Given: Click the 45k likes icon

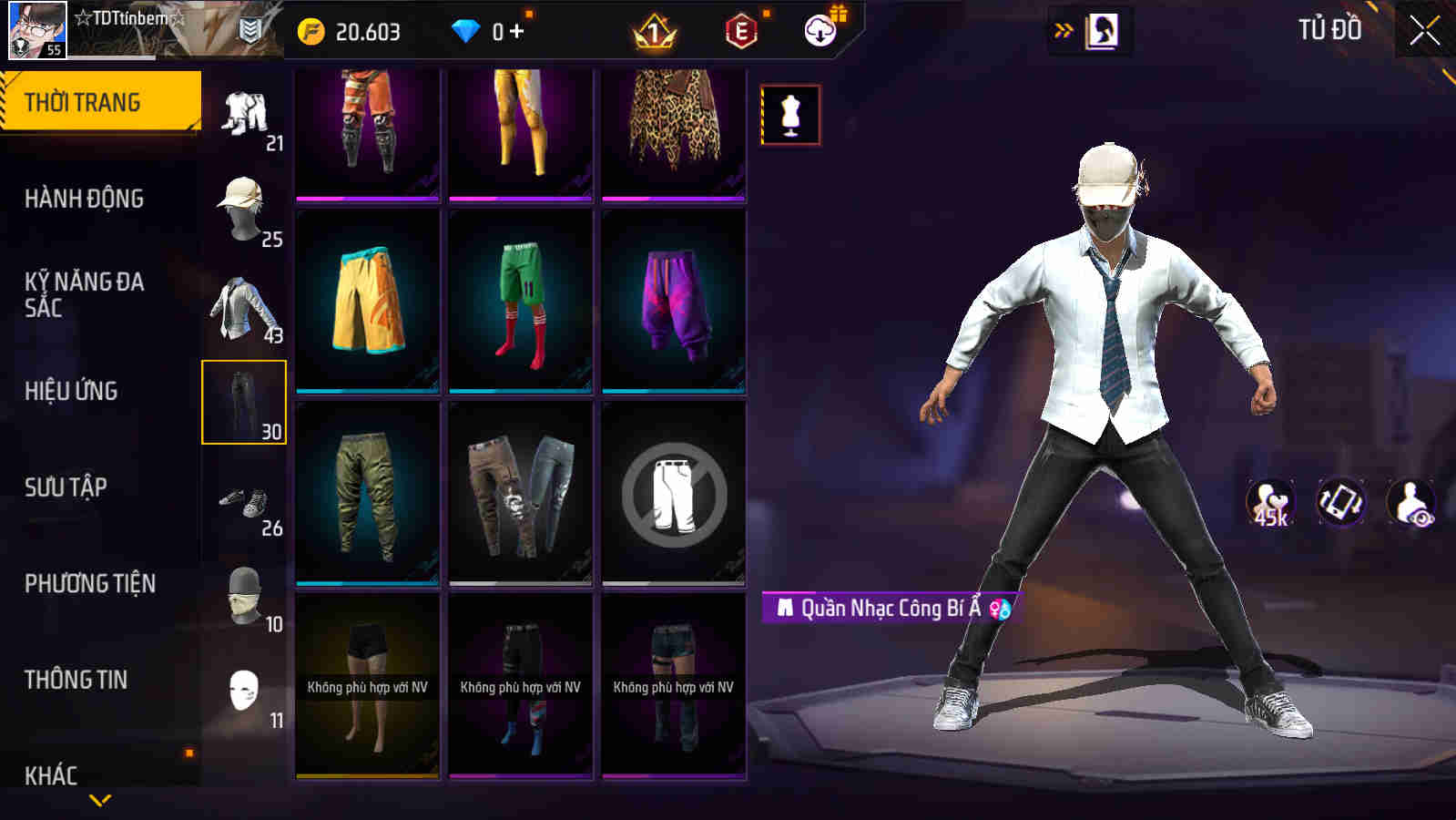Looking at the screenshot, I should pos(1269,502).
